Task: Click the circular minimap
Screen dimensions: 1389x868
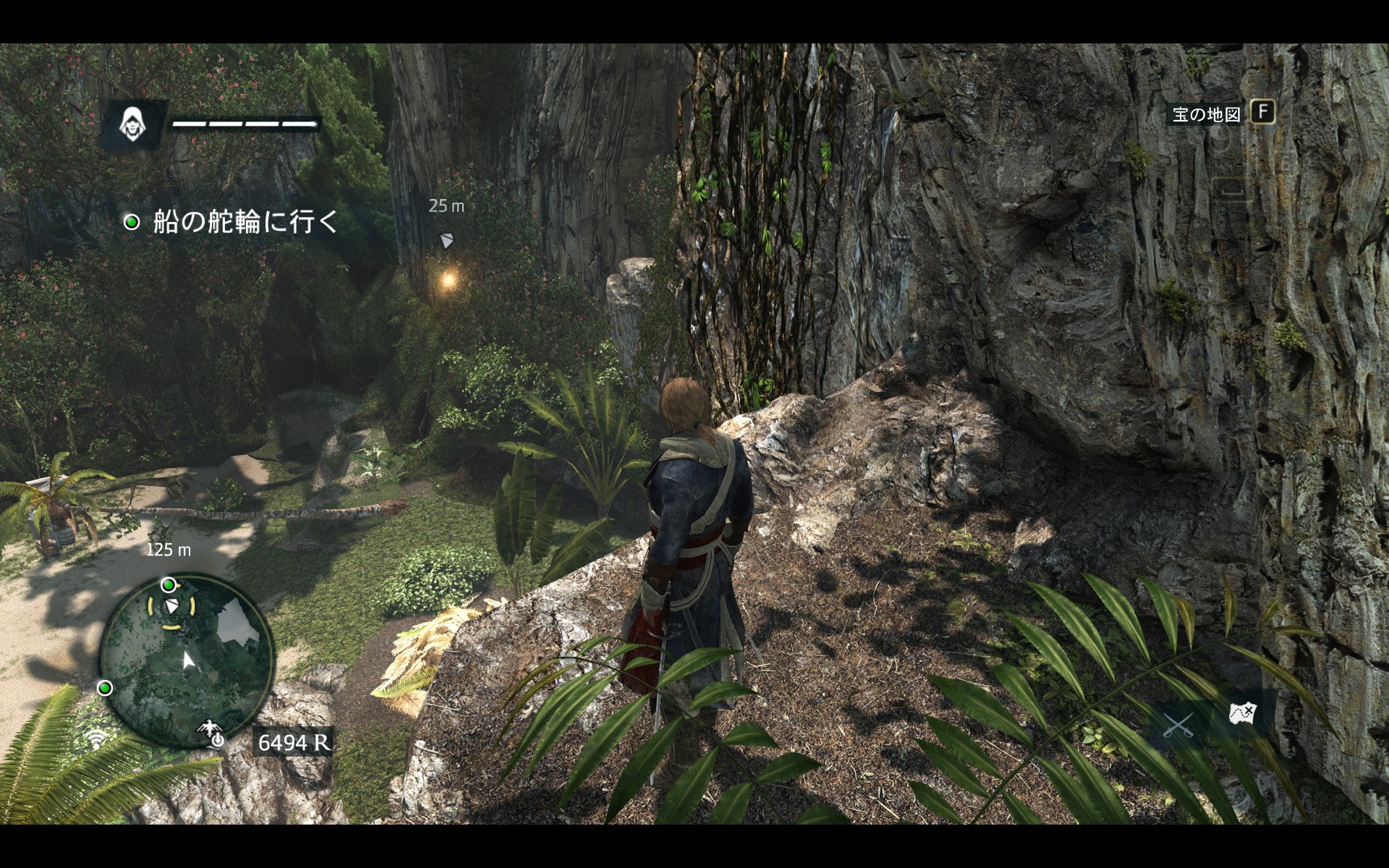Action: pos(187,660)
